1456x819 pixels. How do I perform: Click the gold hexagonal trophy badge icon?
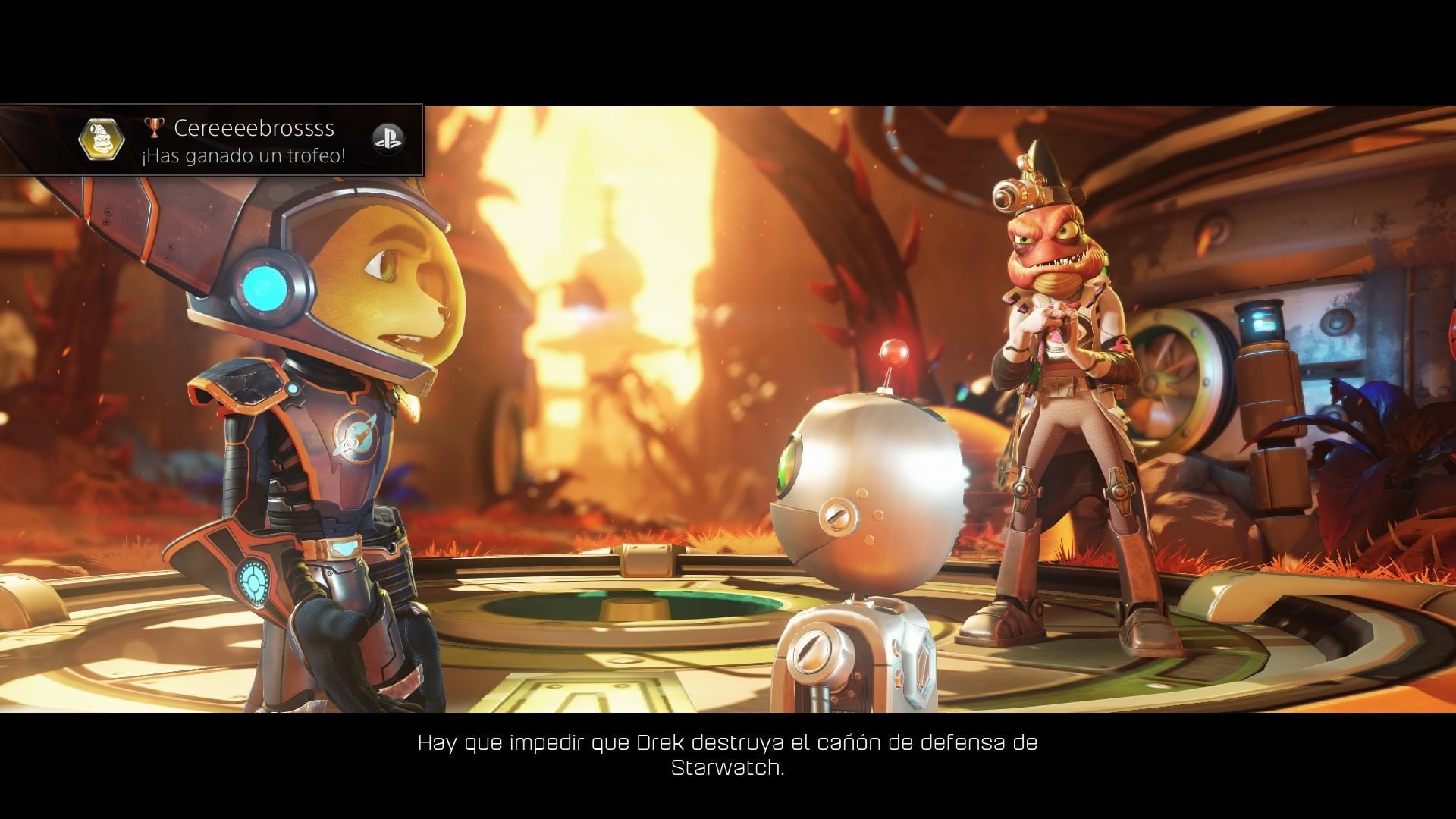(x=102, y=140)
